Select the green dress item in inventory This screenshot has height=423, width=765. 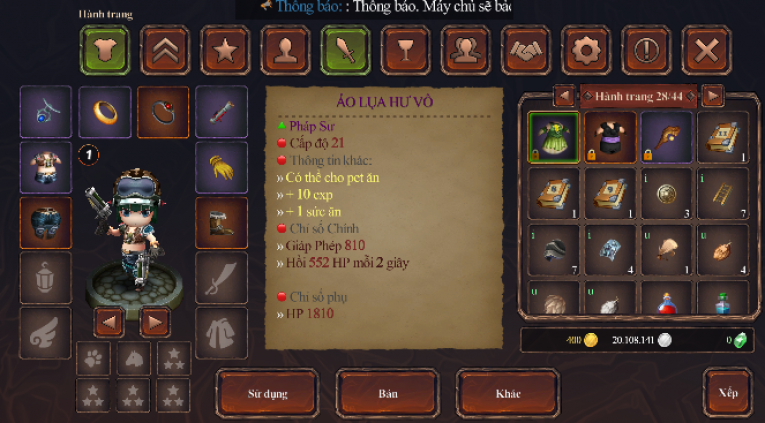553,137
